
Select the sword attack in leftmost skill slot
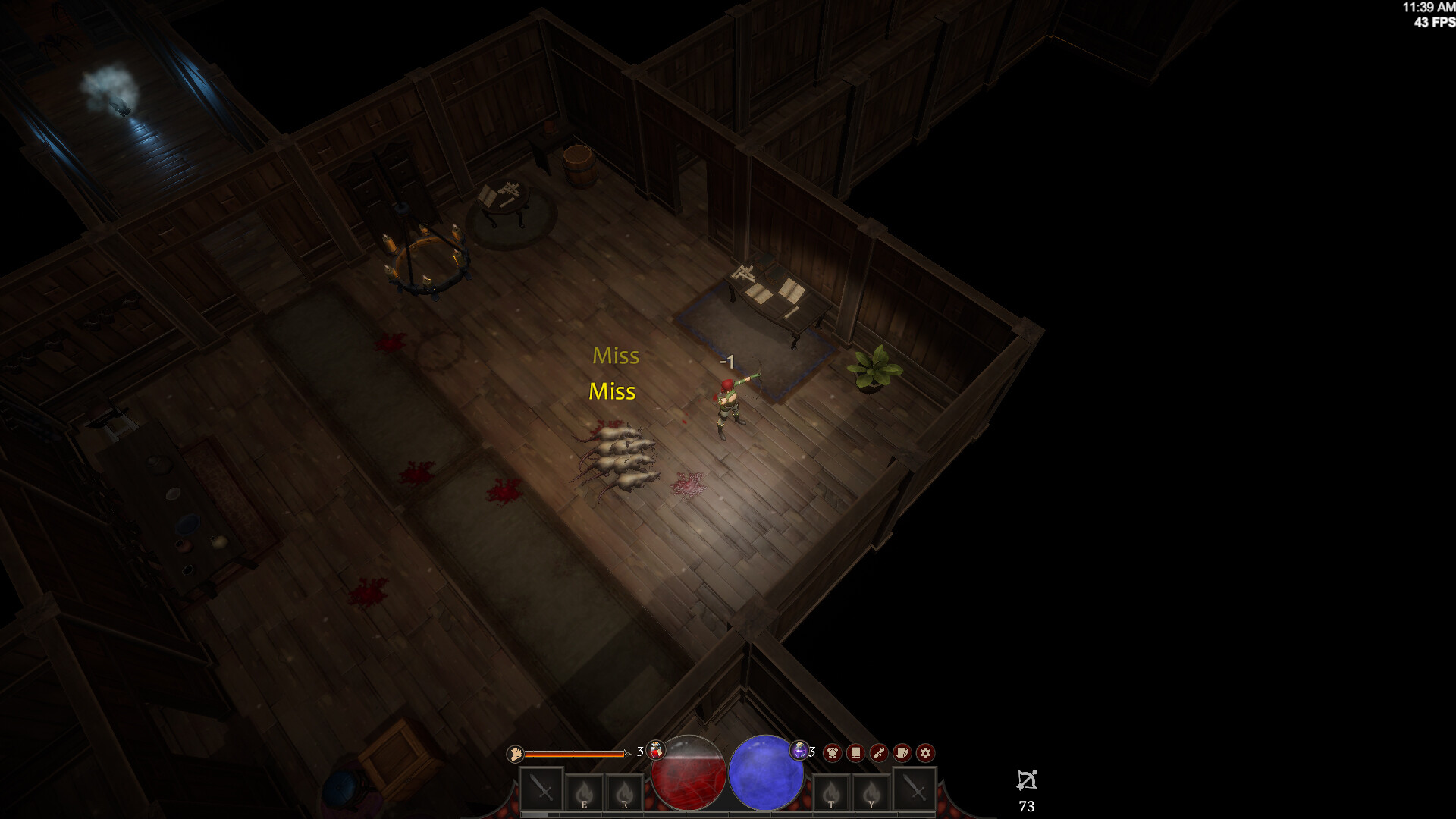tap(541, 791)
